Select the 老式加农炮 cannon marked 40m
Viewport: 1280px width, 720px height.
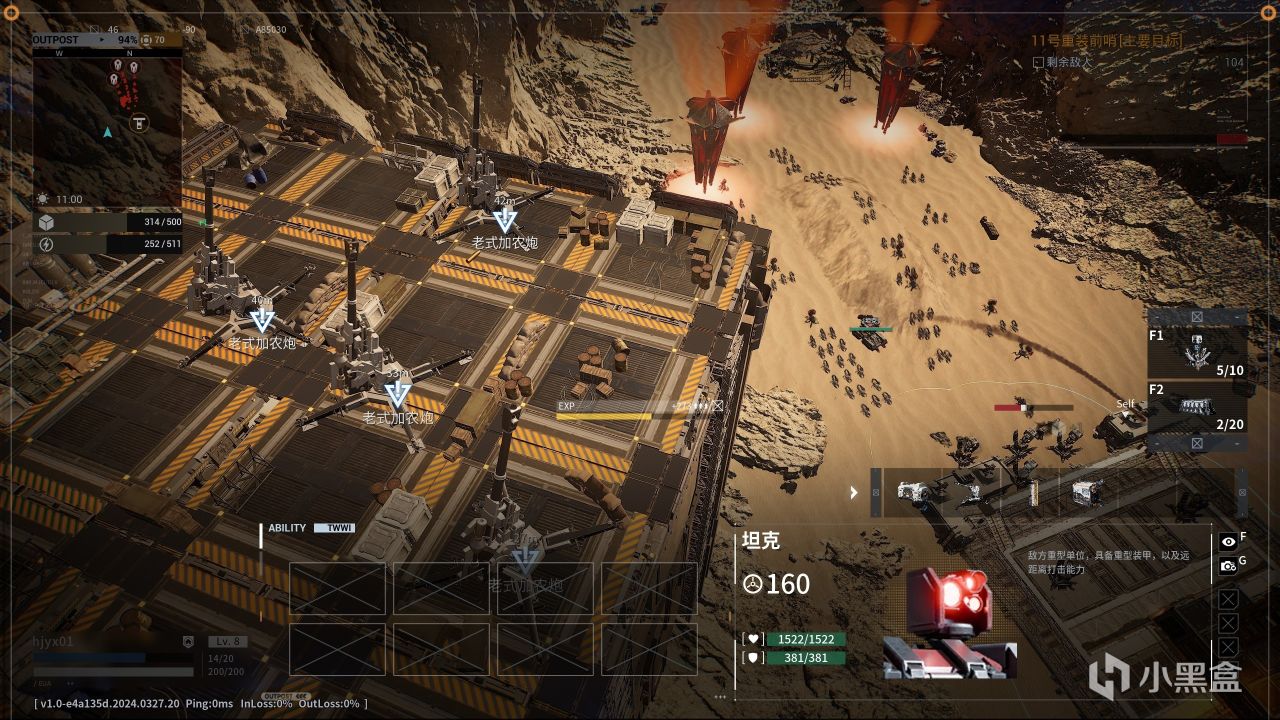(262, 321)
